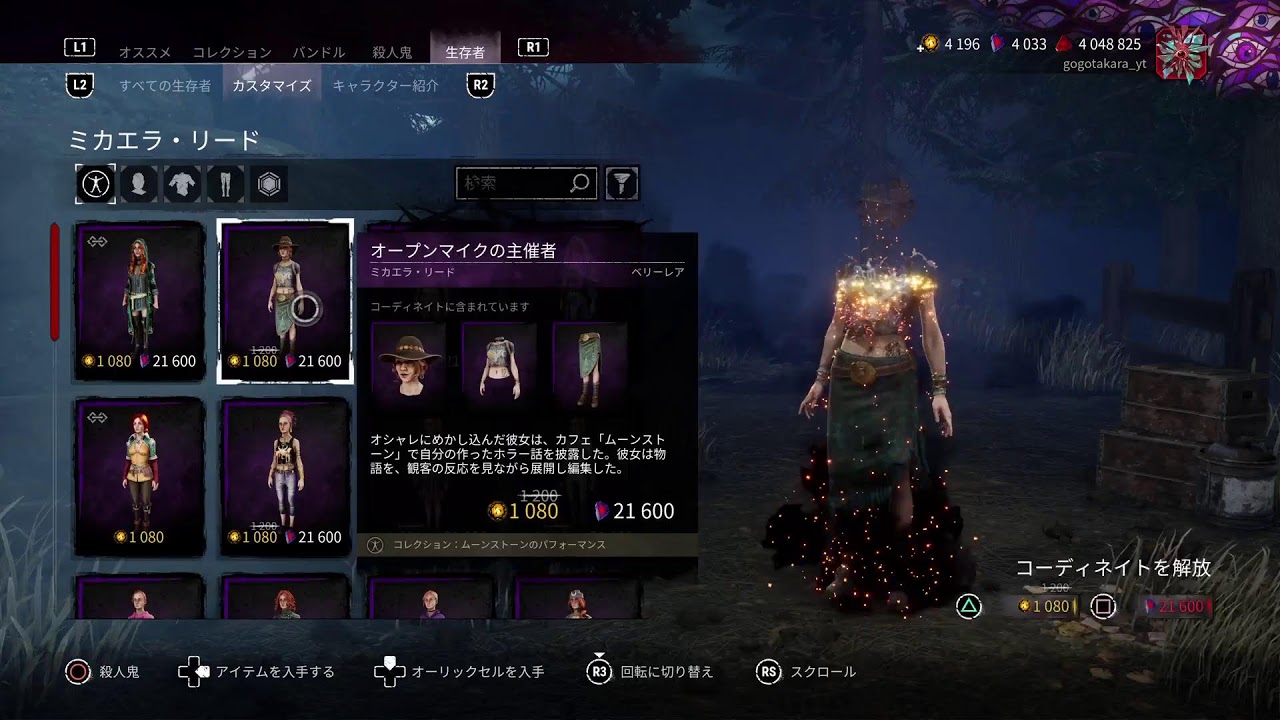The height and width of the screenshot is (720, 1280).
Task: Open the funnel filter options
Action: point(622,183)
